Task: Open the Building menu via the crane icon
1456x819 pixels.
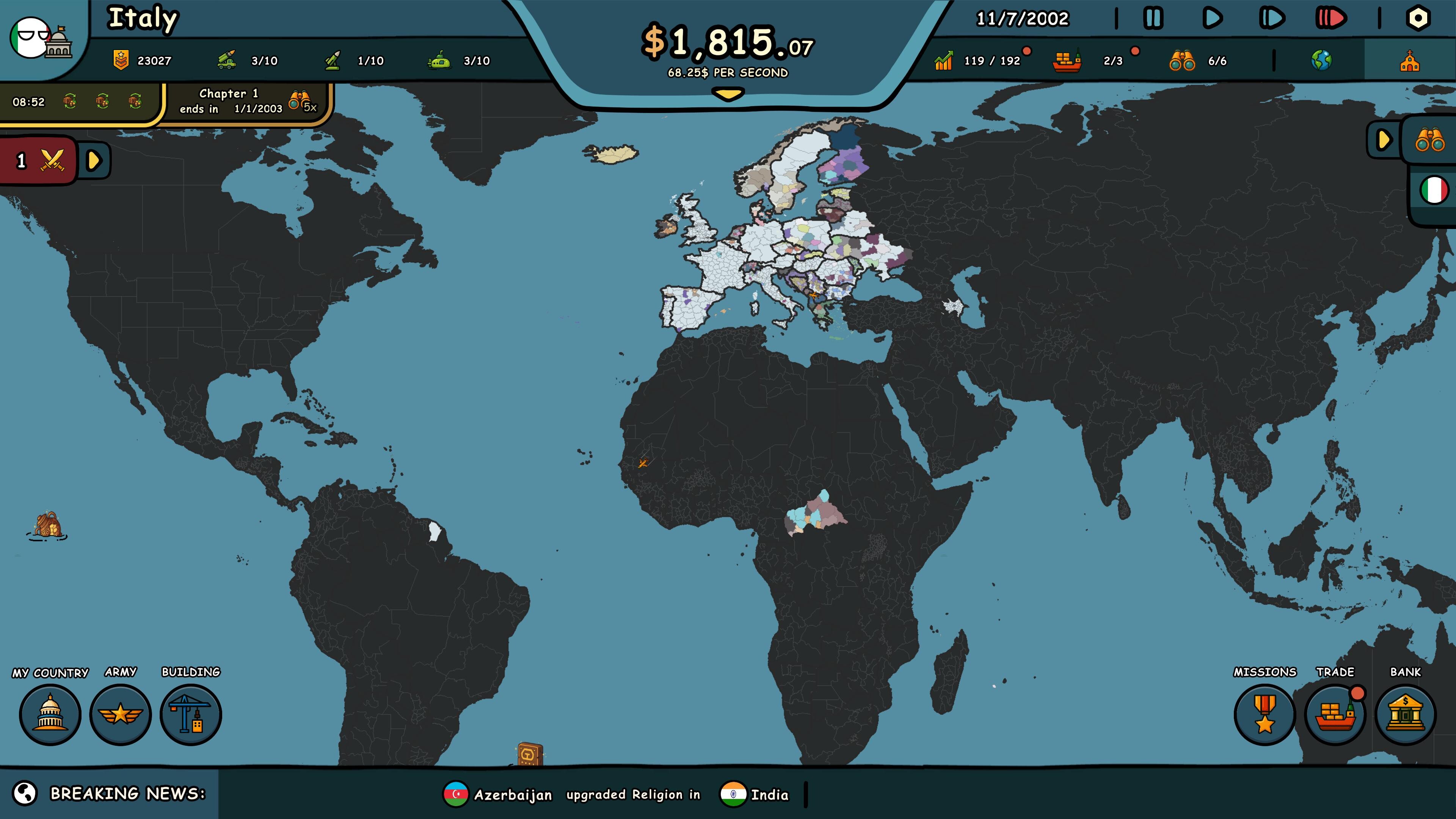Action: click(x=191, y=714)
